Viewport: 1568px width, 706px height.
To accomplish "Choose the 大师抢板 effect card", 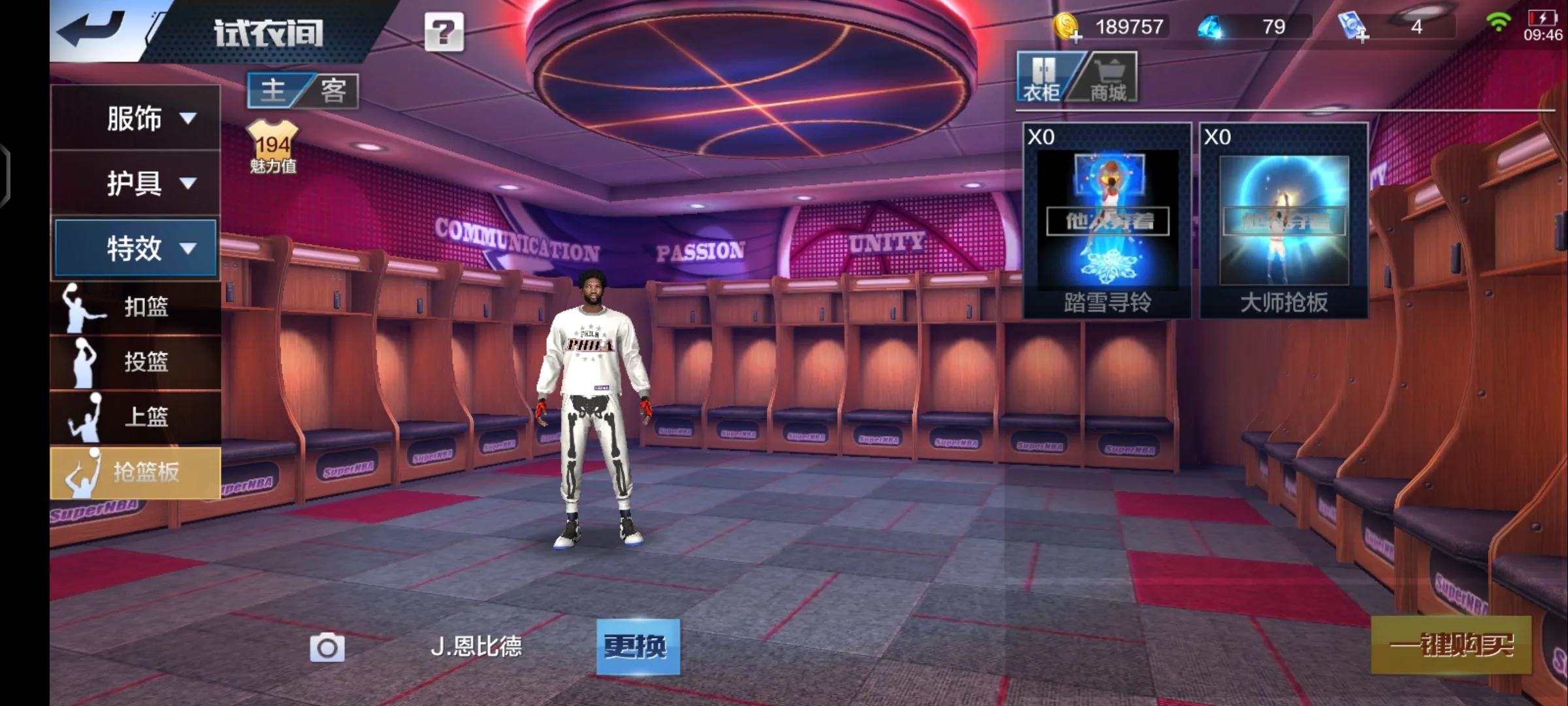I will pos(1284,220).
